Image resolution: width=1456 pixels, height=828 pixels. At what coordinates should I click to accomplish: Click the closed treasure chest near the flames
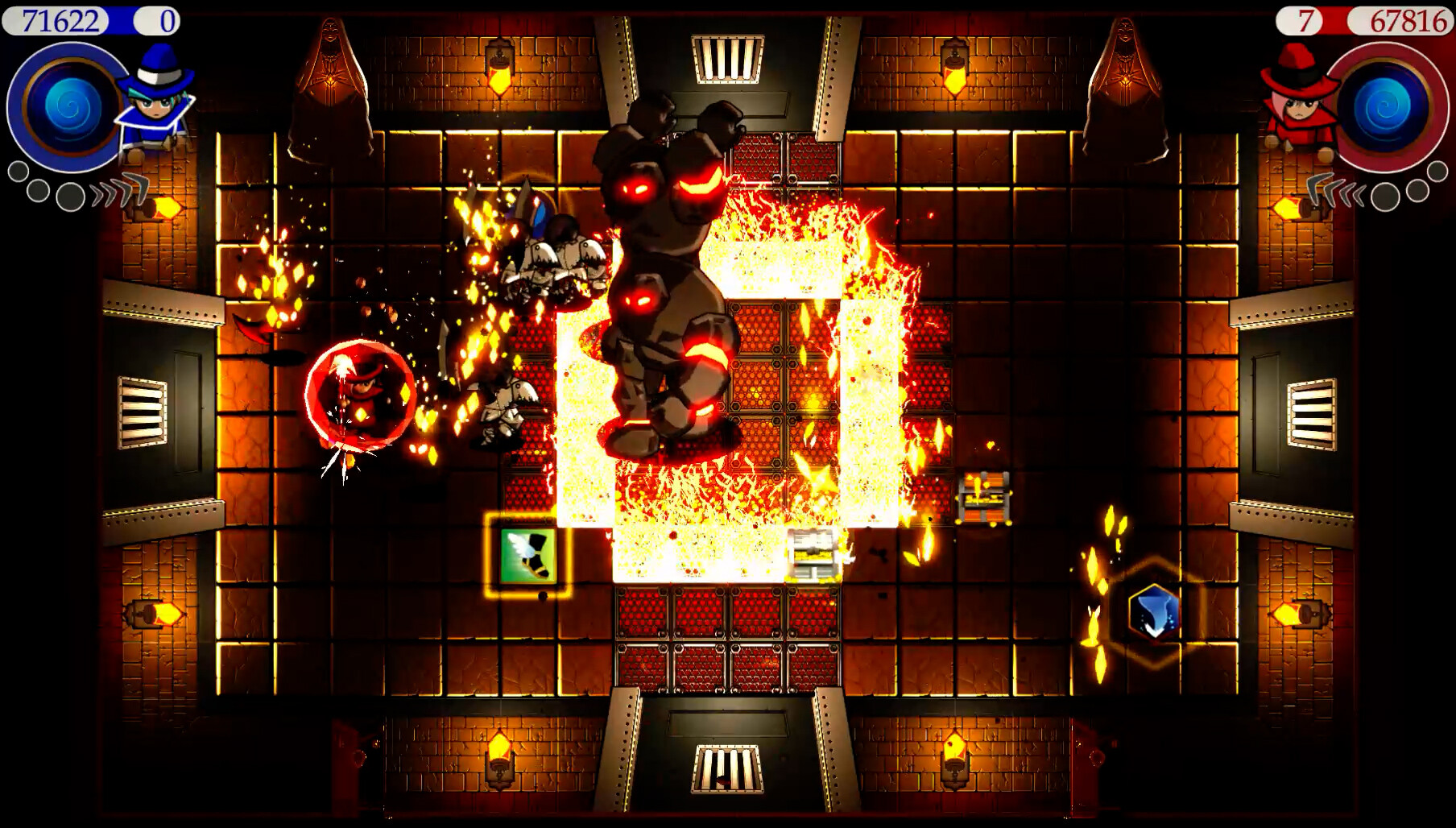(x=984, y=498)
